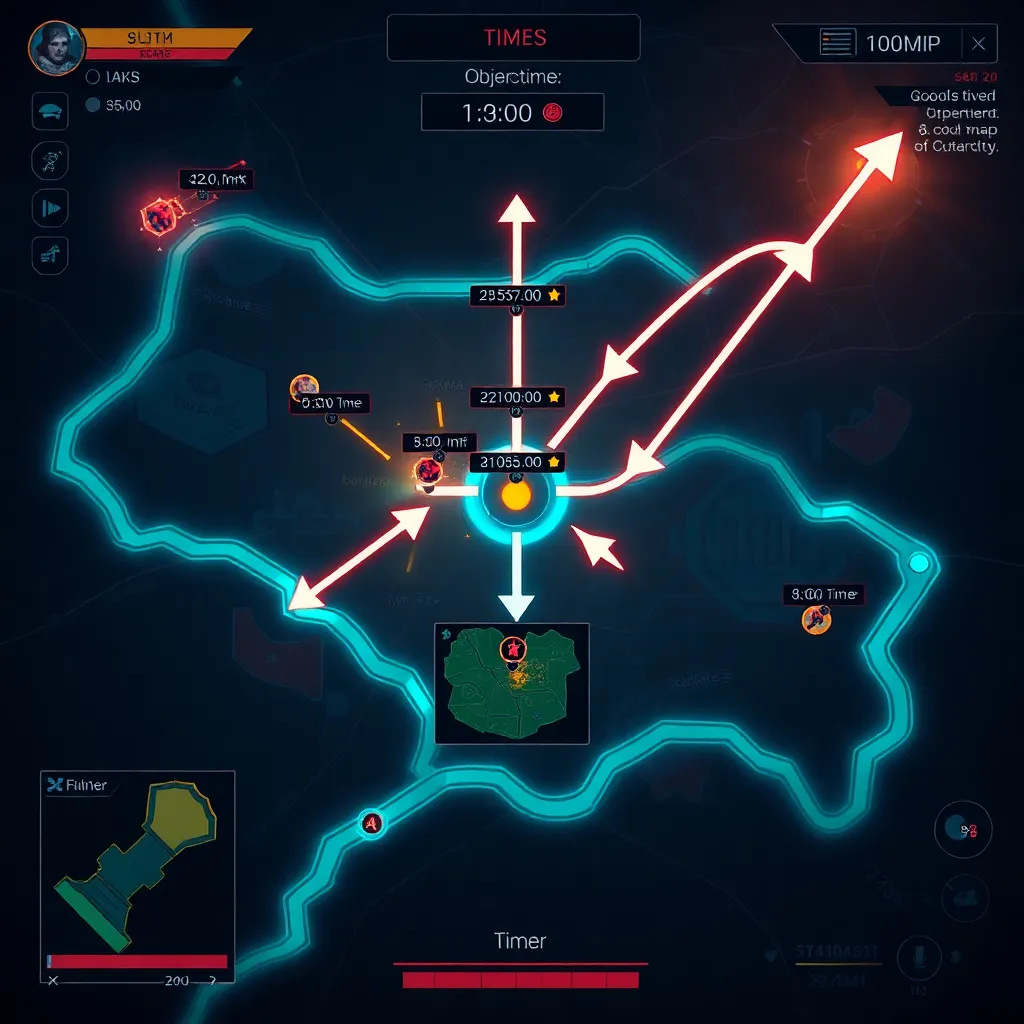
Task: Open the list icon beside 100MIP
Action: pos(838,43)
